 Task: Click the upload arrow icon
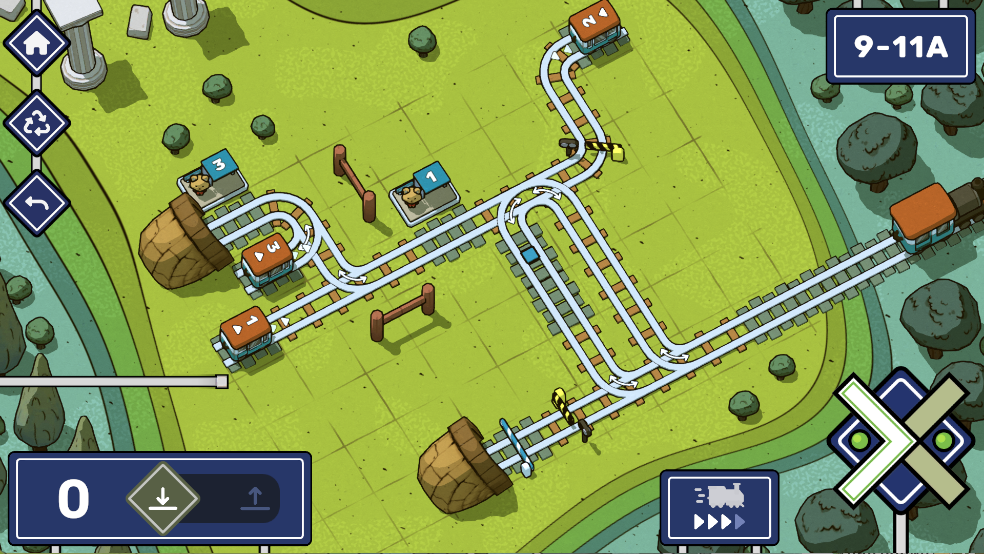(x=253, y=498)
